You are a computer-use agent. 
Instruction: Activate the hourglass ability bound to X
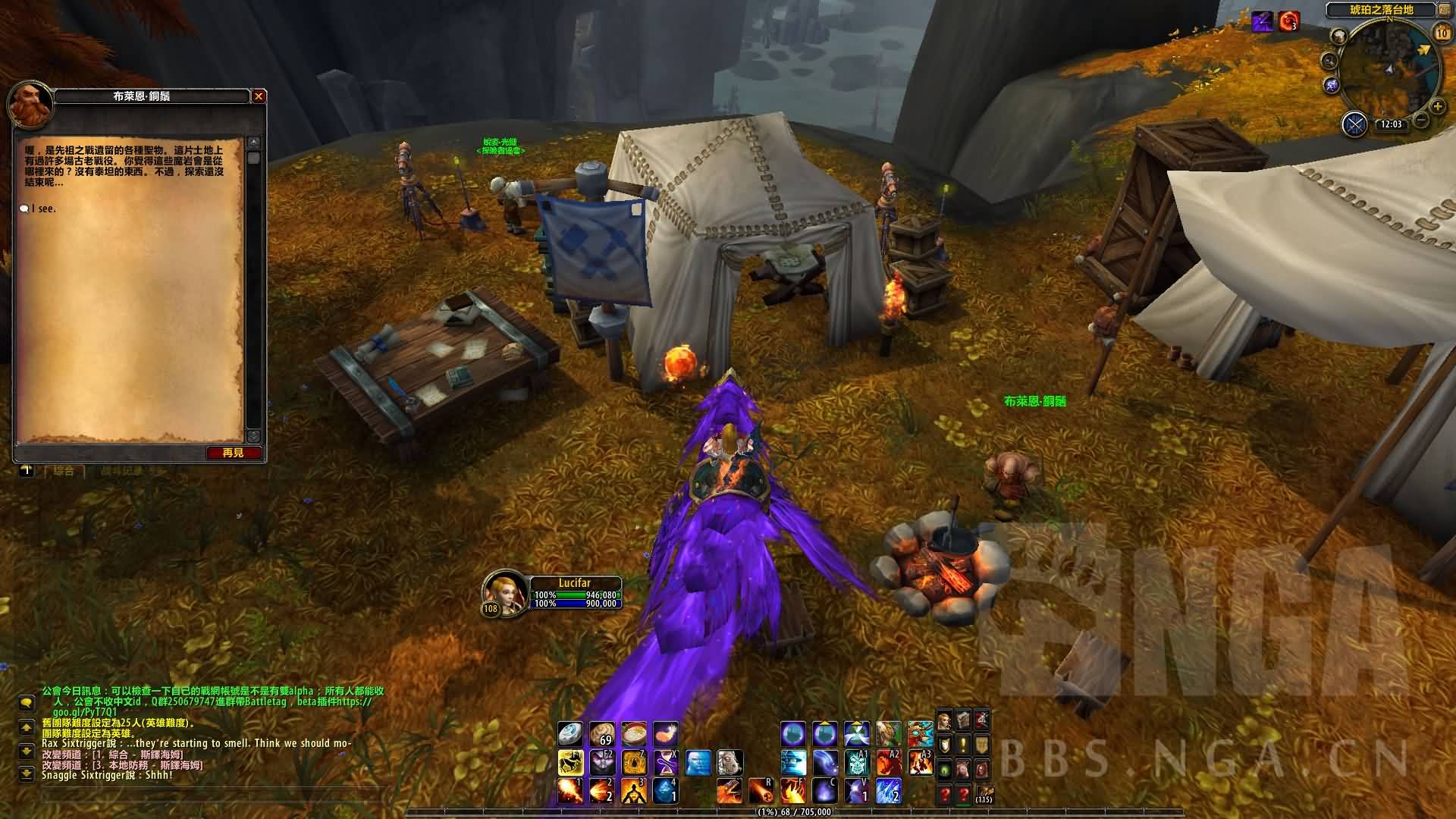point(666,761)
